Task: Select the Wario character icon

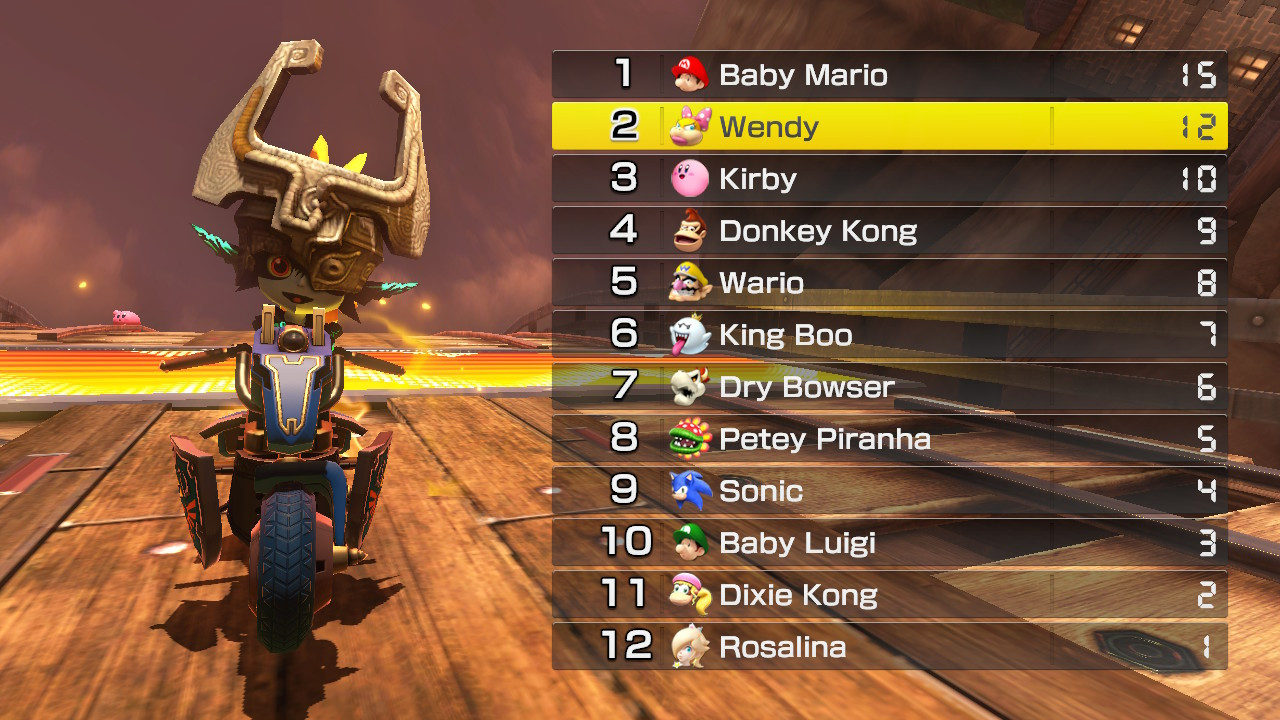Action: [690, 283]
